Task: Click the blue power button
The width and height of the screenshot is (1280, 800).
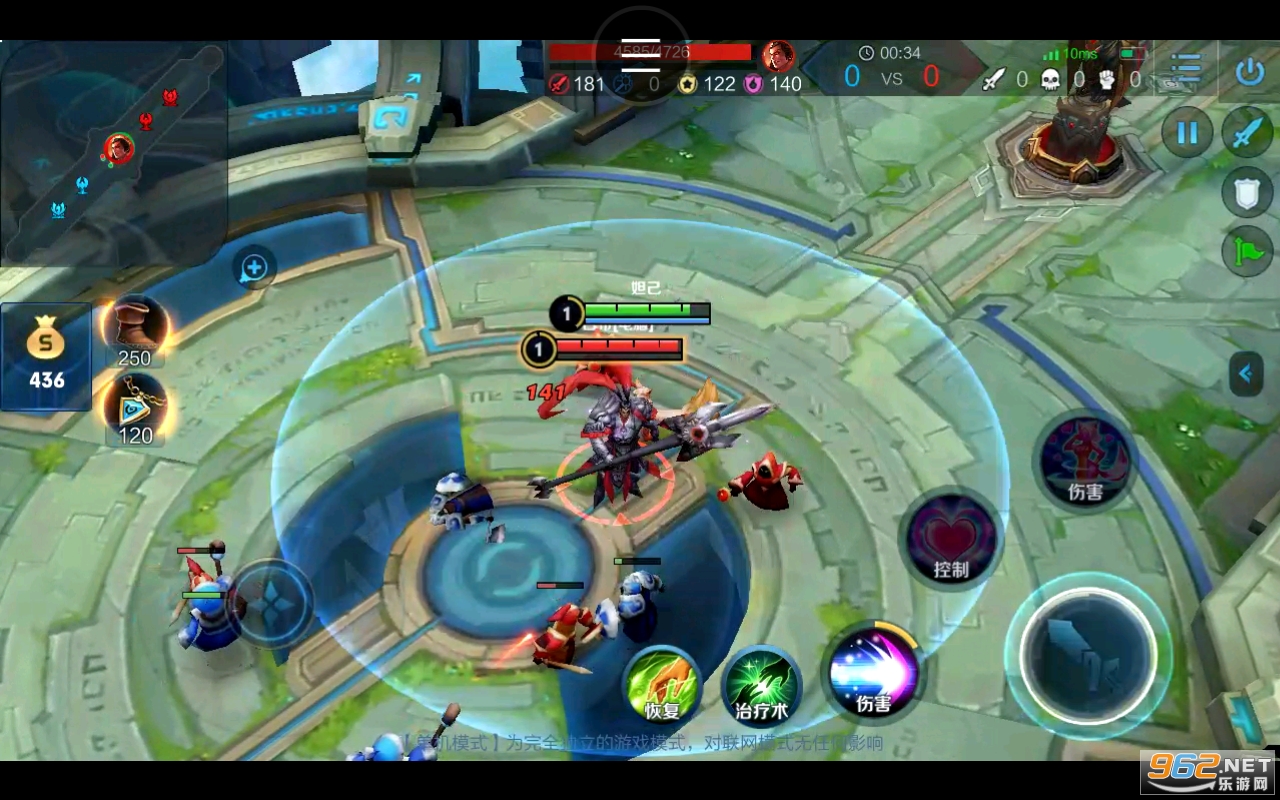Action: (x=1249, y=71)
